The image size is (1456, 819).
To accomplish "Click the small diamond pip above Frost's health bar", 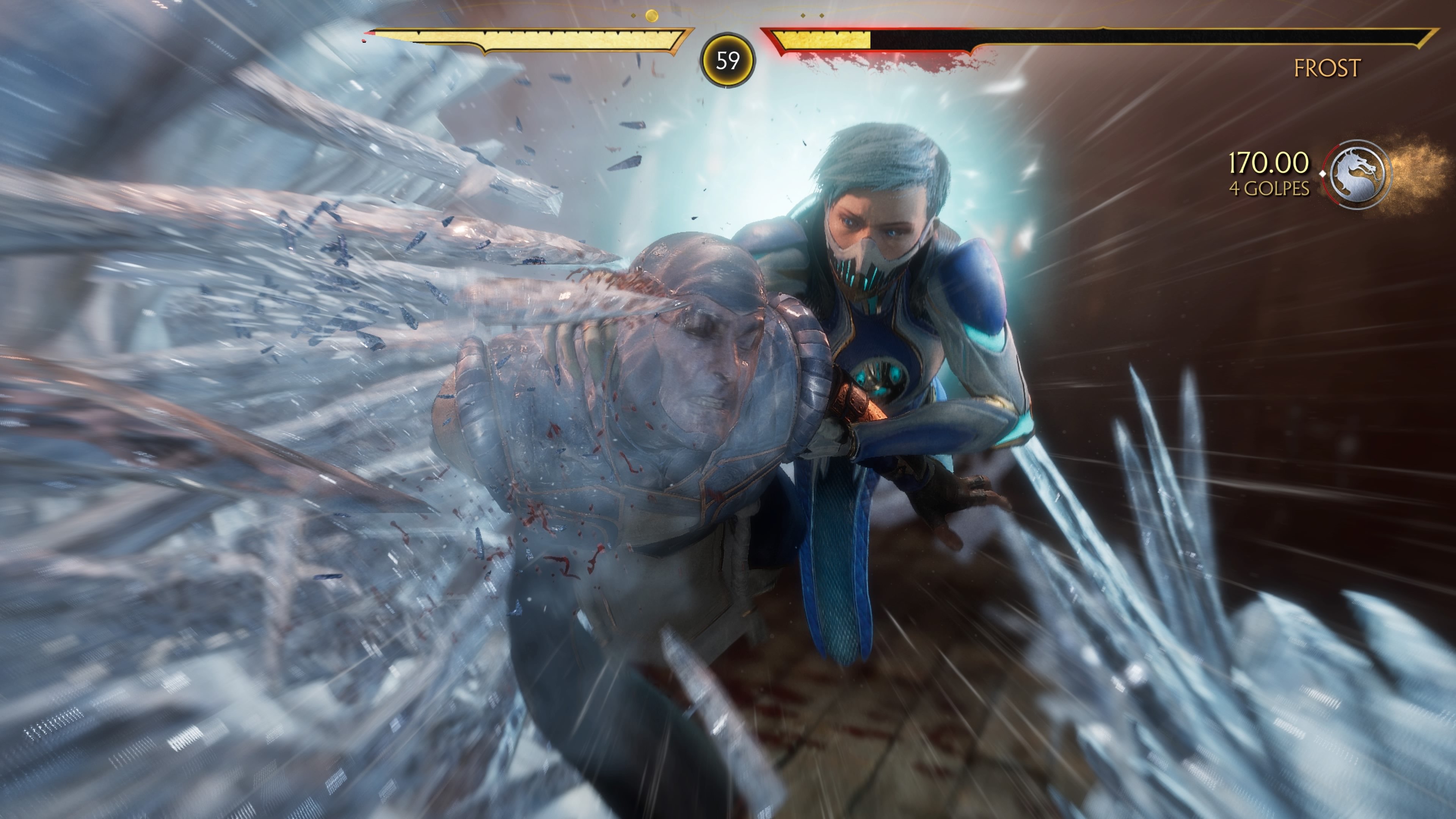I will [x=803, y=15].
